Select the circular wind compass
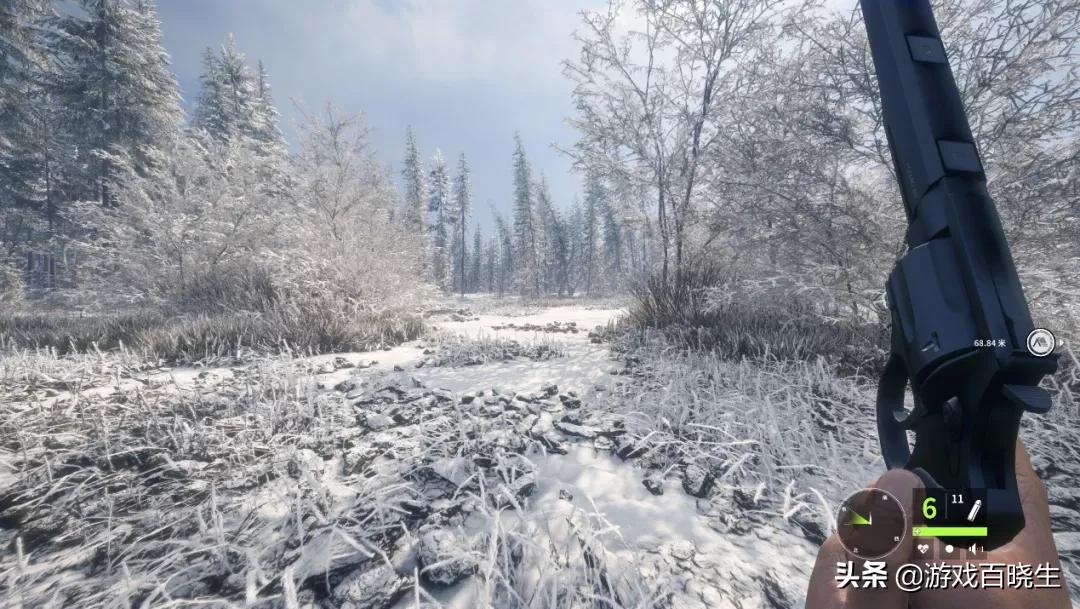This screenshot has height=609, width=1080. point(870,523)
